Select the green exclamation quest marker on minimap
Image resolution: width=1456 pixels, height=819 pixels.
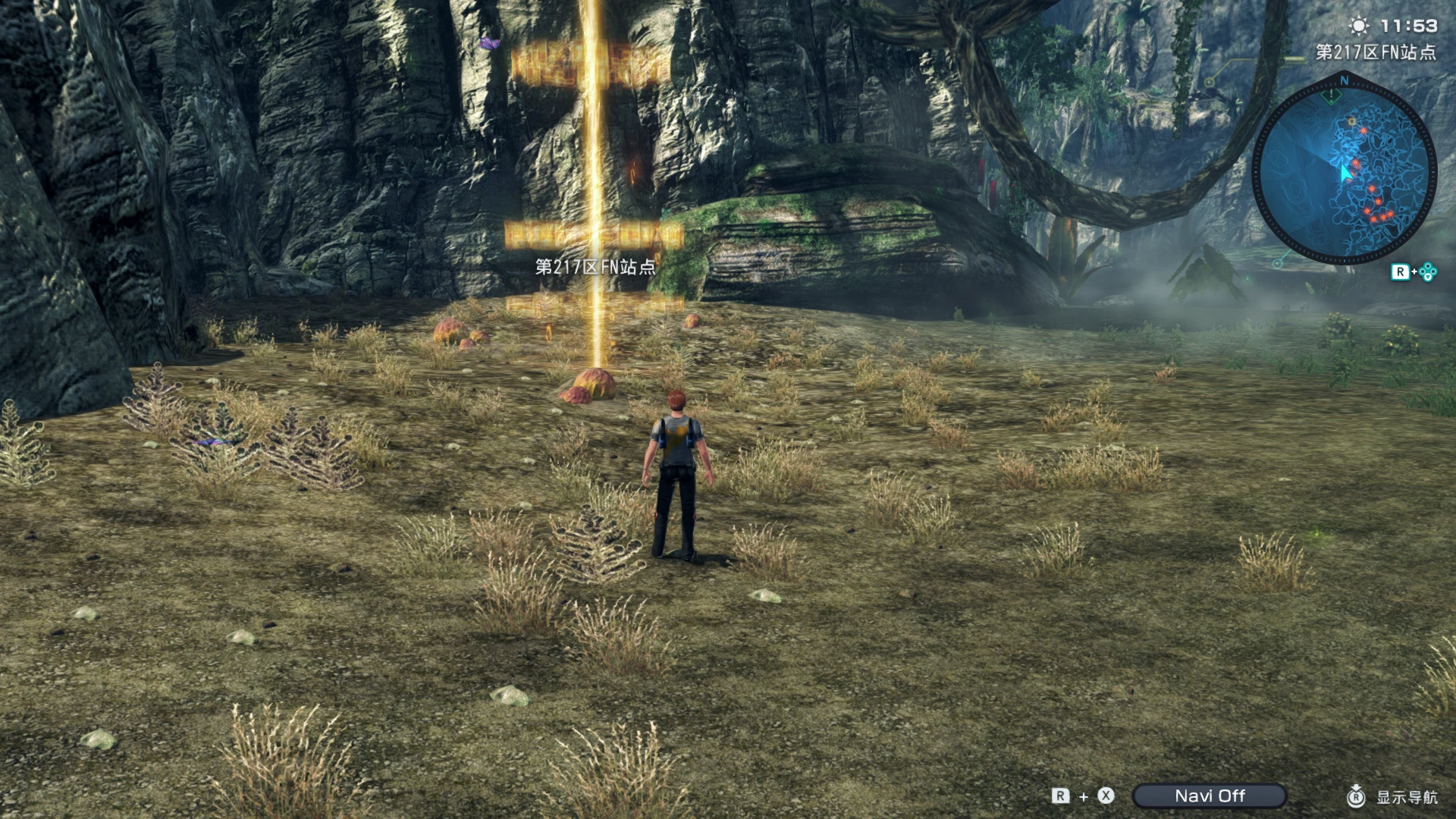coord(1331,95)
